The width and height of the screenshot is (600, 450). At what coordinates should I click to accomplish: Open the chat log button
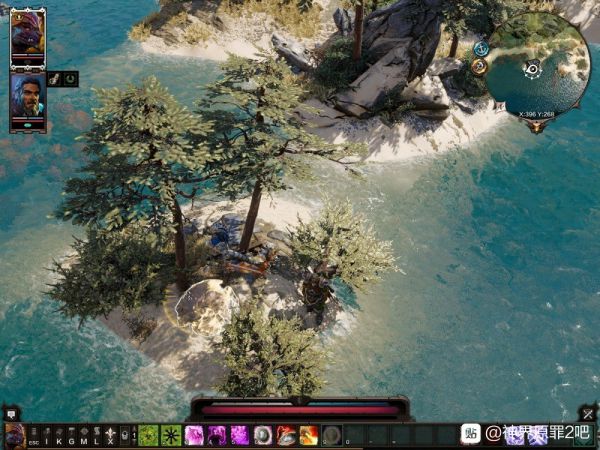click(11, 412)
